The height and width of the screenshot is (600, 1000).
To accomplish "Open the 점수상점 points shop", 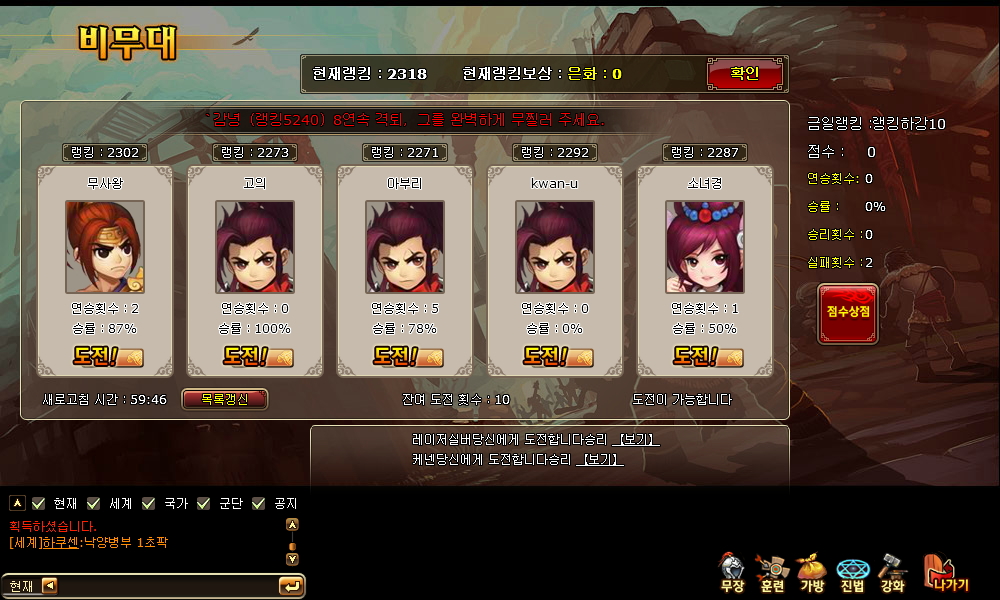I will 848,312.
